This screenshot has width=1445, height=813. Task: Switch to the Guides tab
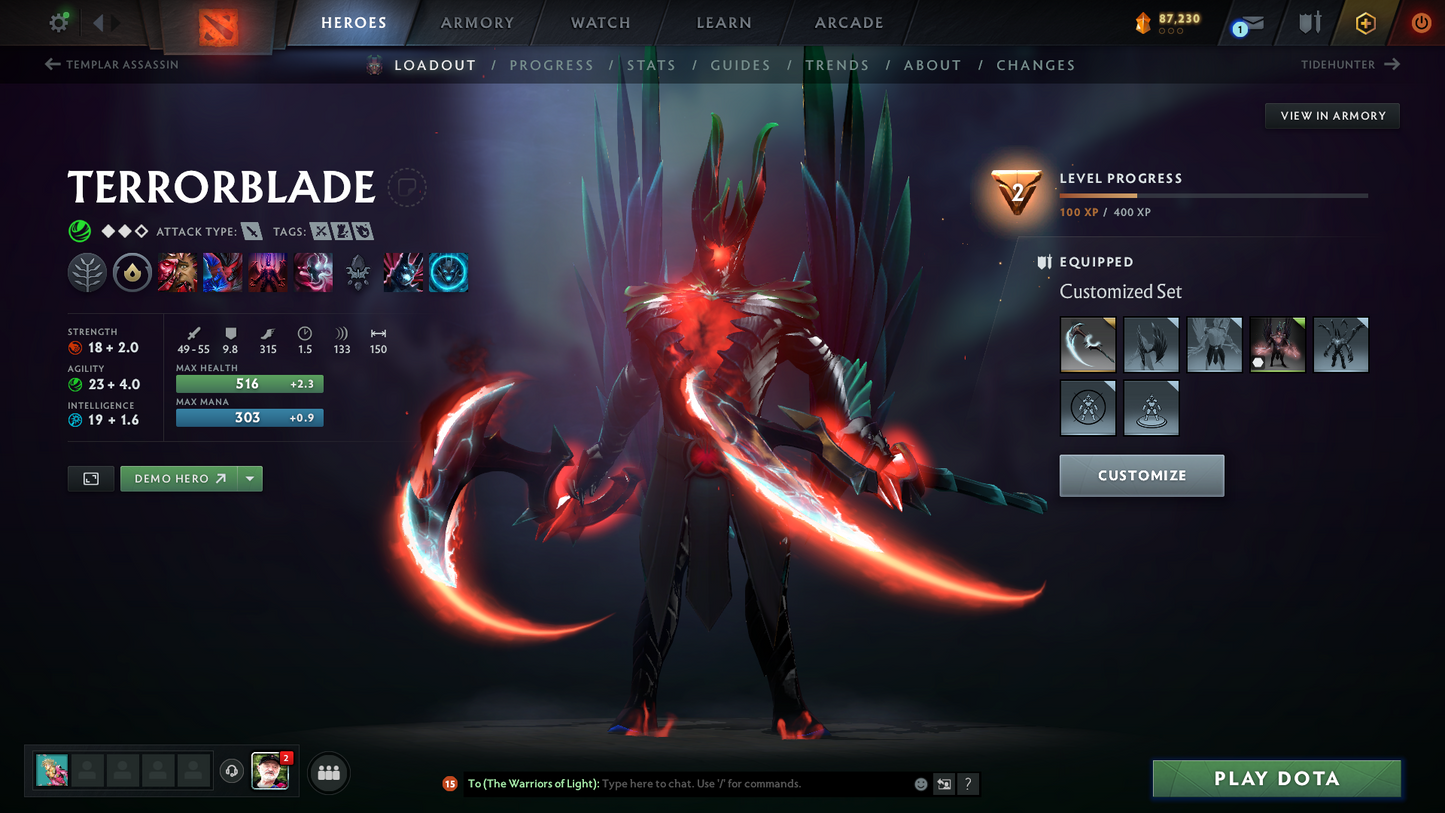point(740,65)
